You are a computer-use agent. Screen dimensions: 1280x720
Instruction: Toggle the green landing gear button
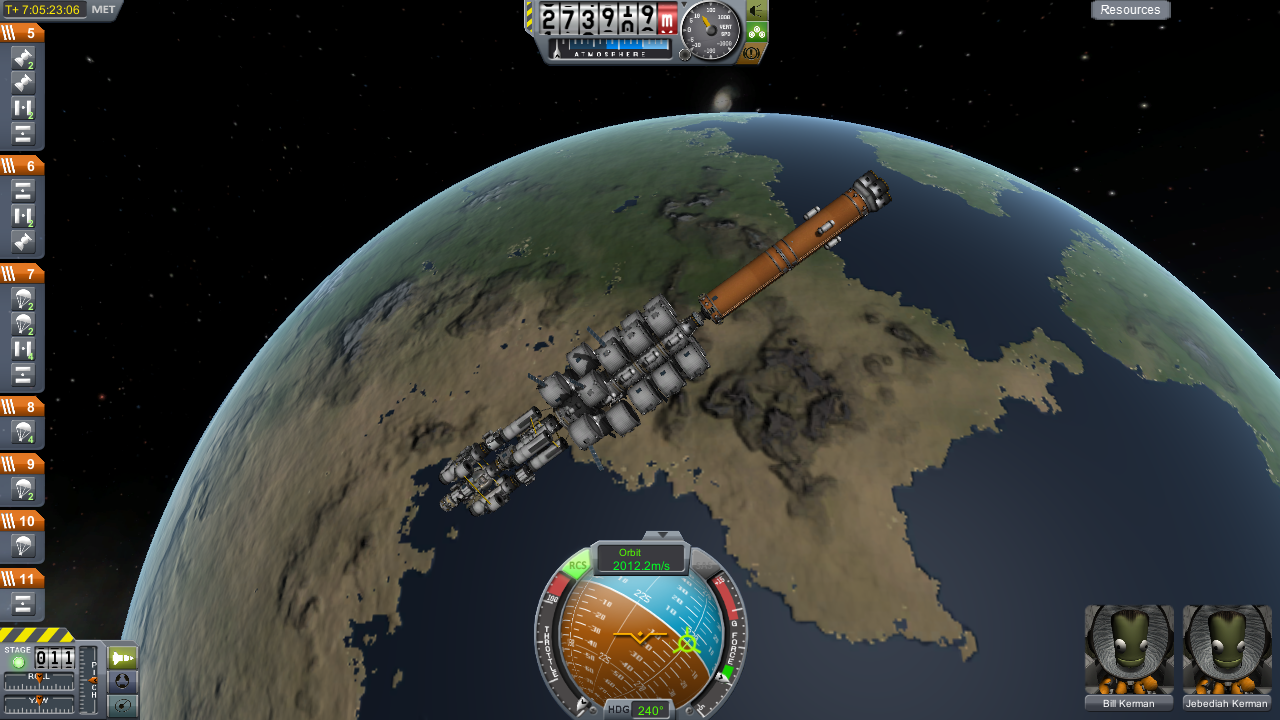[757, 31]
